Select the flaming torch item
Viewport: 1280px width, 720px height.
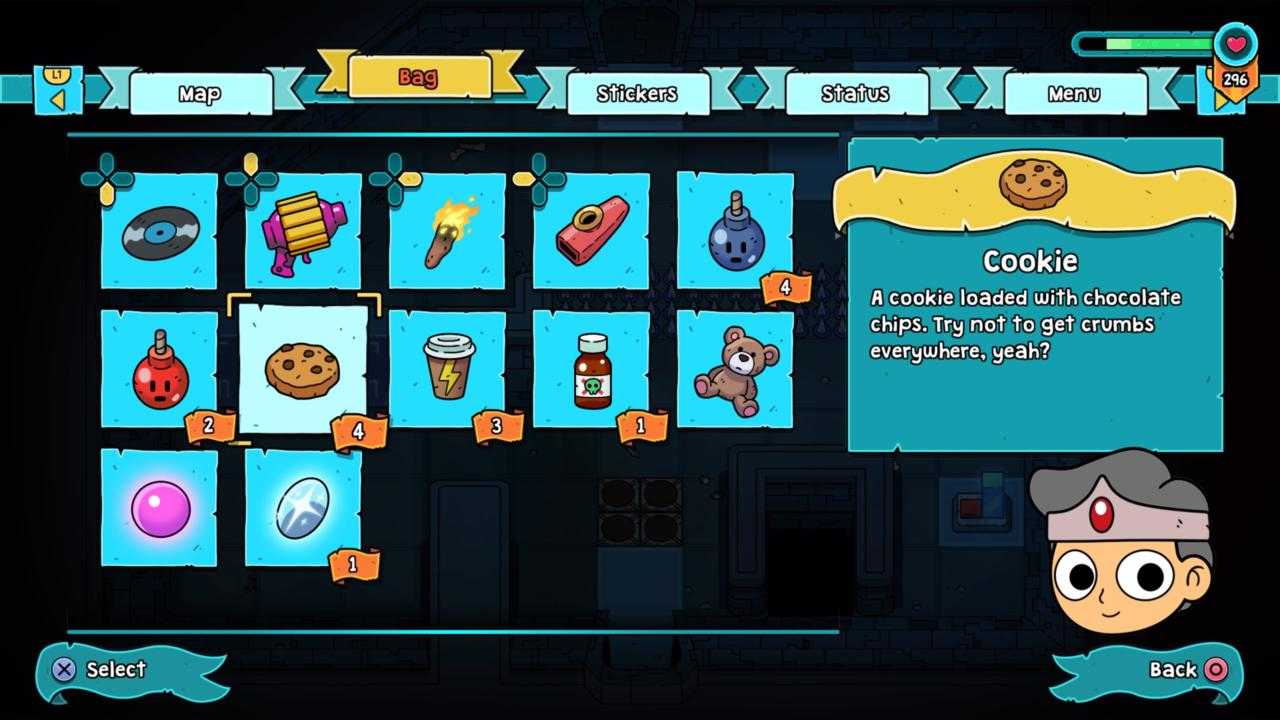click(447, 231)
